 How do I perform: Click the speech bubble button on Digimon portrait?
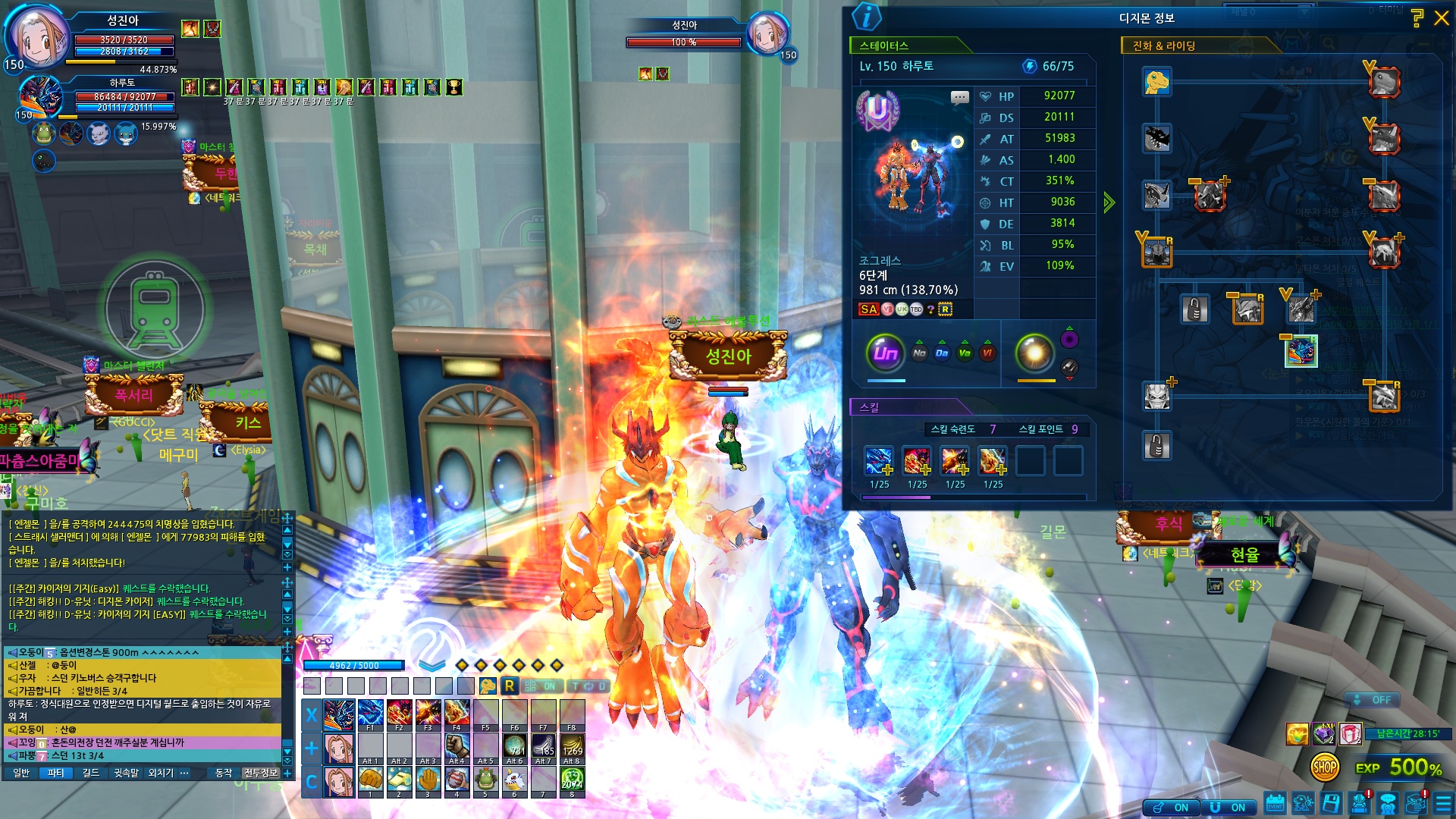[x=960, y=97]
